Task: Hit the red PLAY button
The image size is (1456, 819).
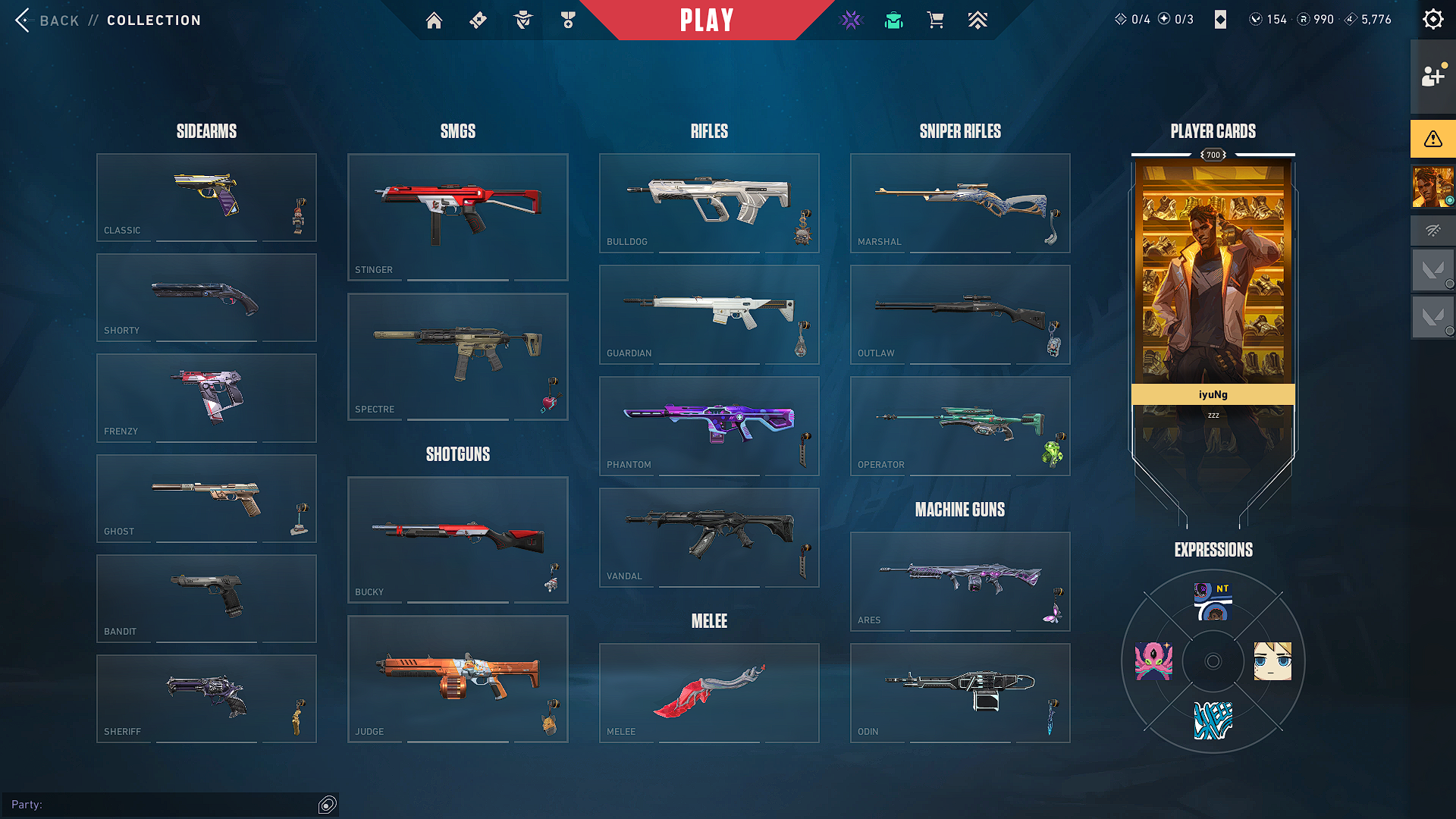Action: (707, 20)
